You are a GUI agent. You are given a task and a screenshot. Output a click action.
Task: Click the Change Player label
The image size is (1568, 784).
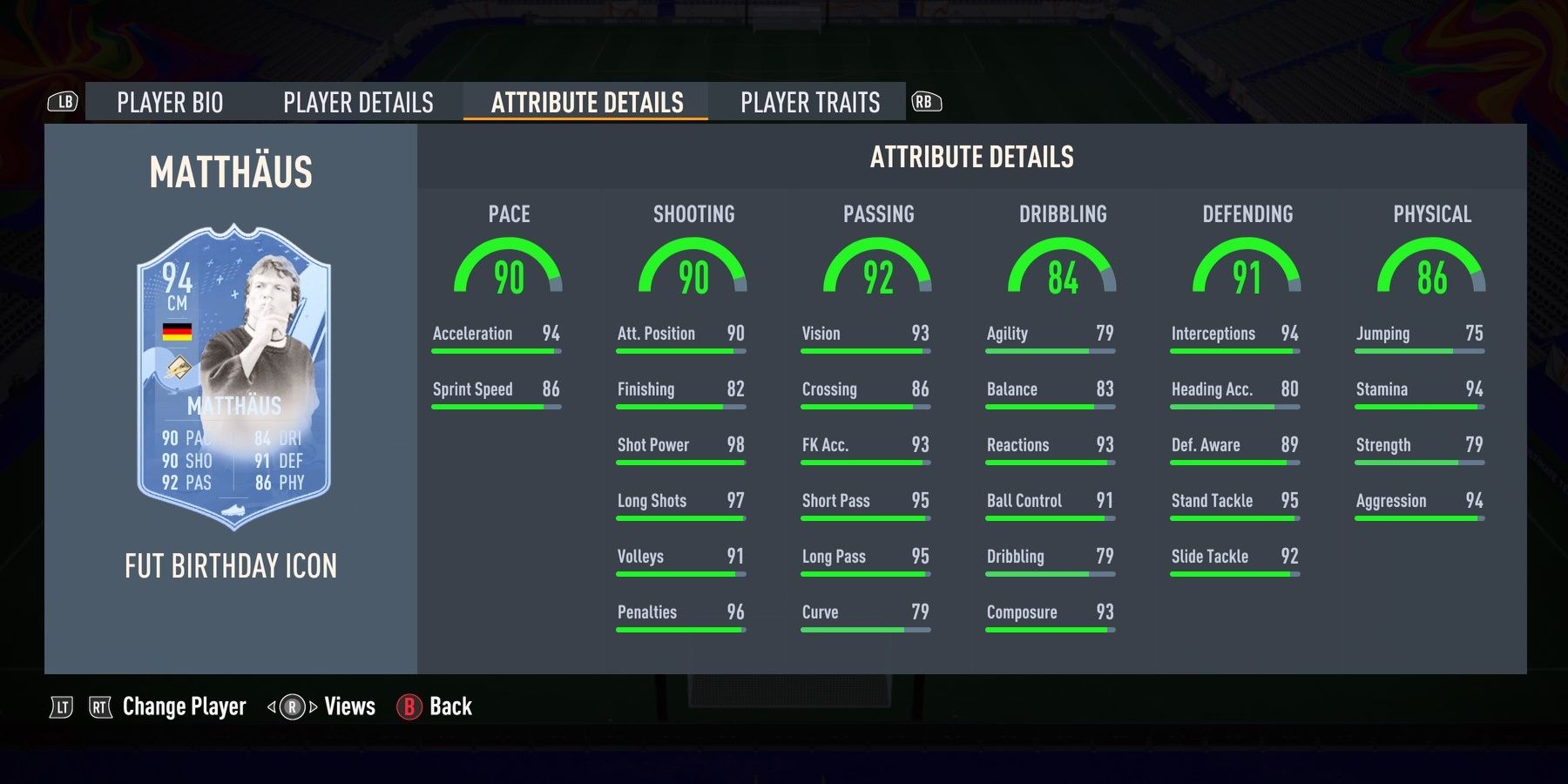(x=183, y=706)
